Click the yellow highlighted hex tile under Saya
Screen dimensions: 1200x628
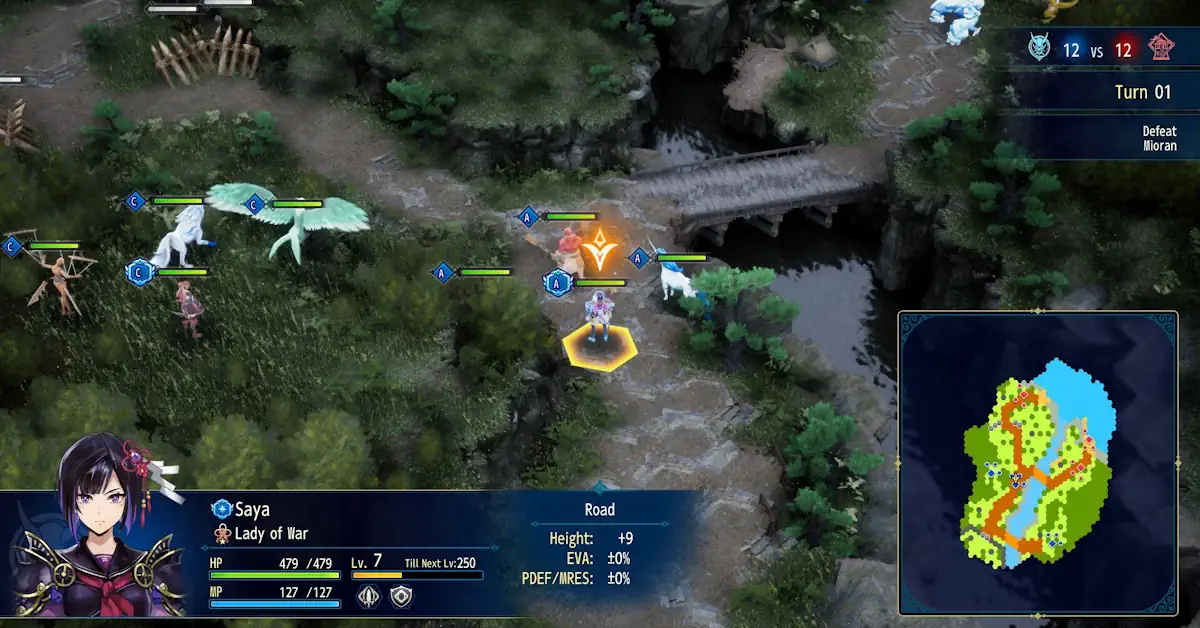click(x=600, y=348)
